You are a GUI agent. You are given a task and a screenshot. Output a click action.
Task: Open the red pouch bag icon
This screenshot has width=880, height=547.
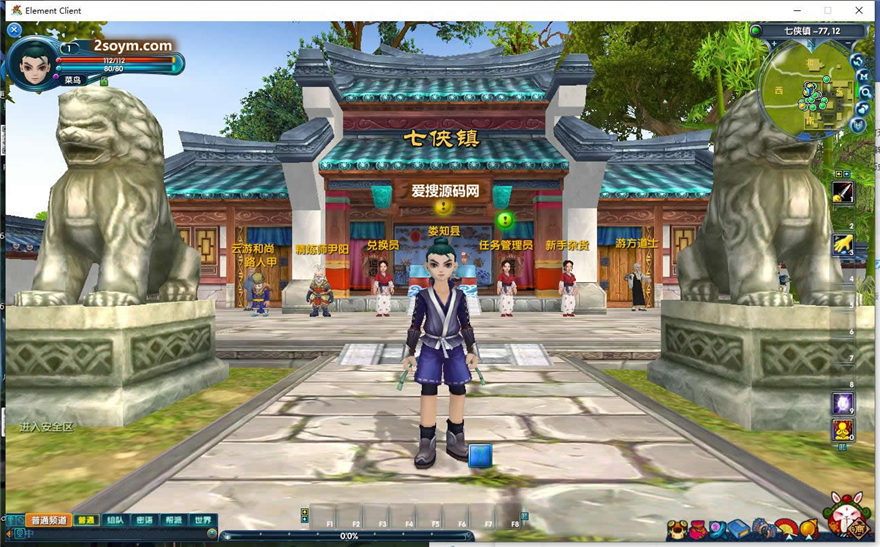(698, 529)
